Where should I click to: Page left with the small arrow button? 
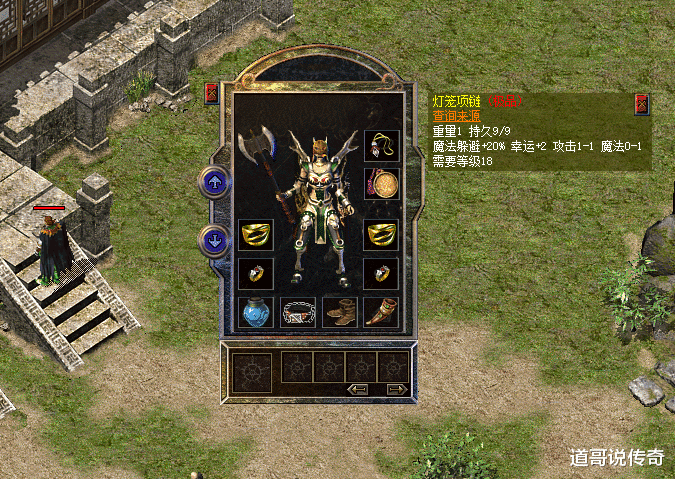pyautogui.click(x=357, y=389)
